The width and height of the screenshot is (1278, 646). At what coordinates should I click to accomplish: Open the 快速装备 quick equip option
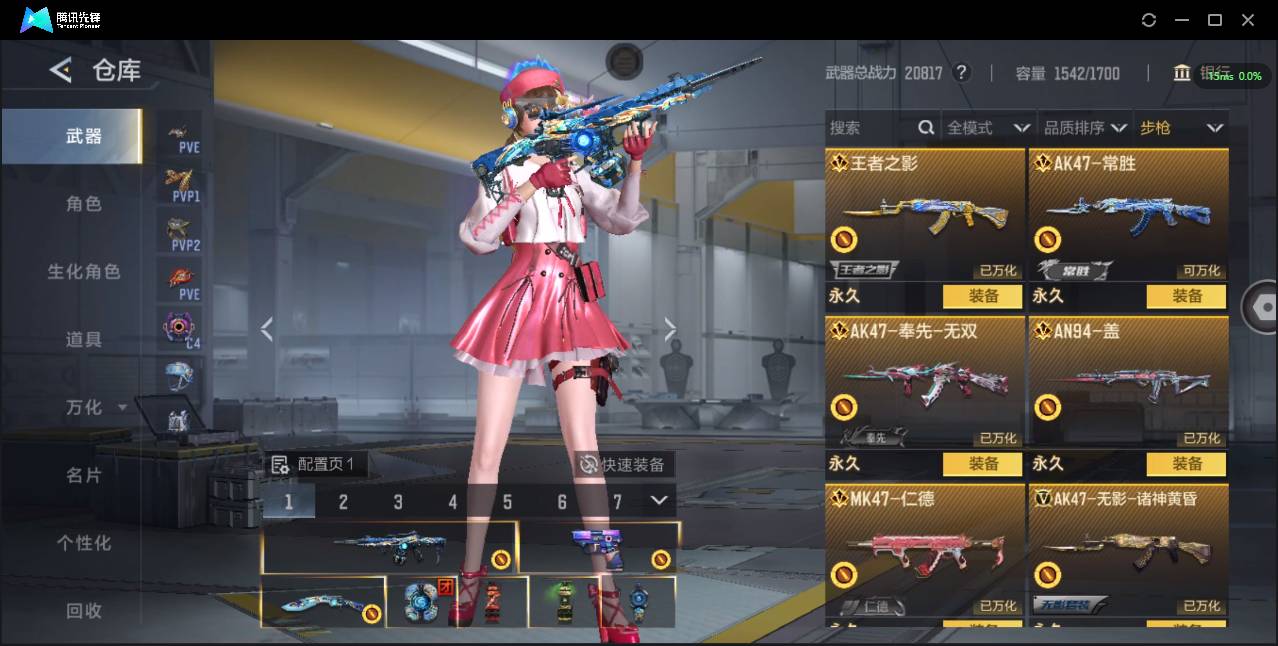624,465
